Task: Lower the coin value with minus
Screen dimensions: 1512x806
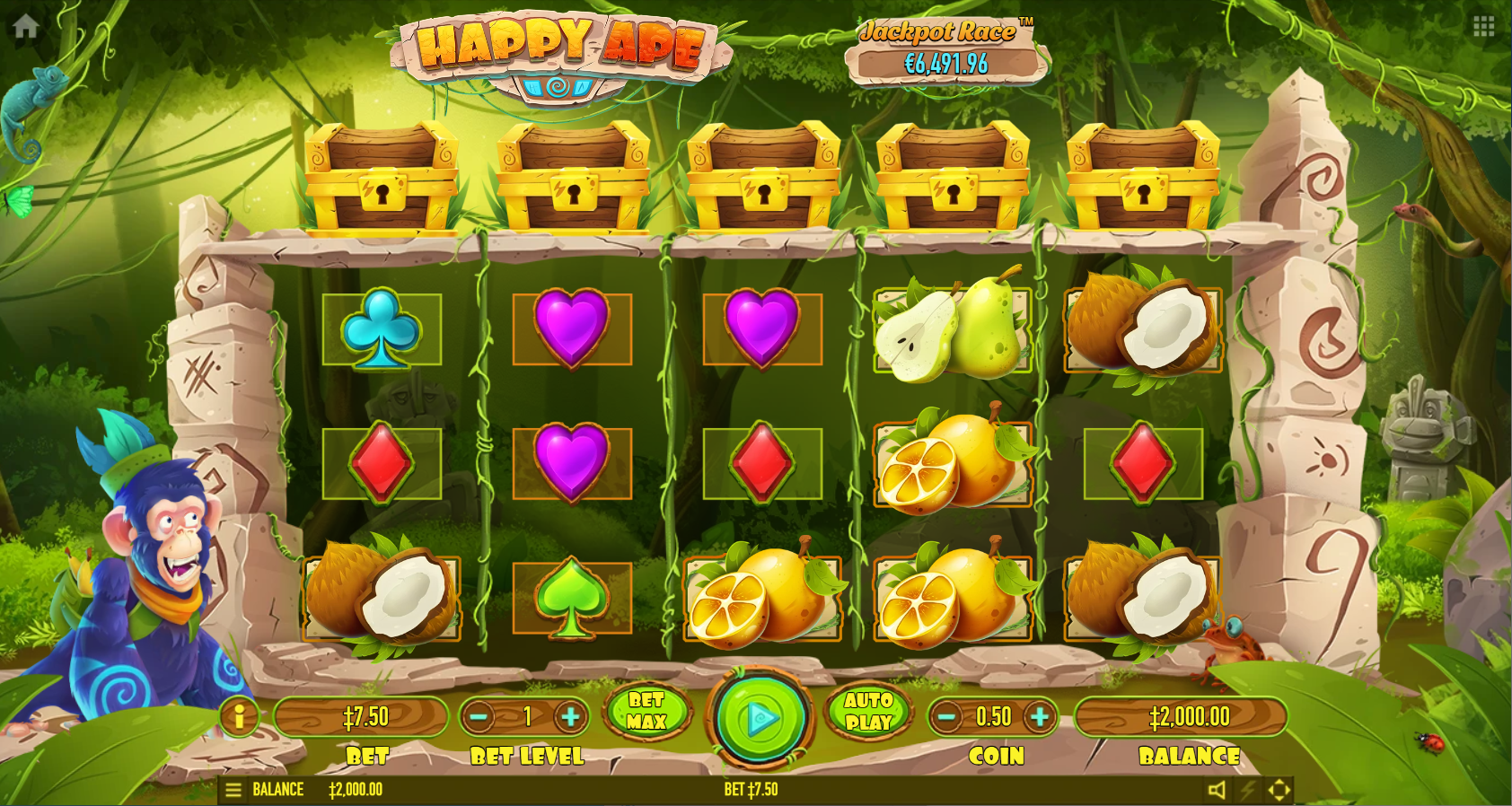Action: click(x=946, y=716)
